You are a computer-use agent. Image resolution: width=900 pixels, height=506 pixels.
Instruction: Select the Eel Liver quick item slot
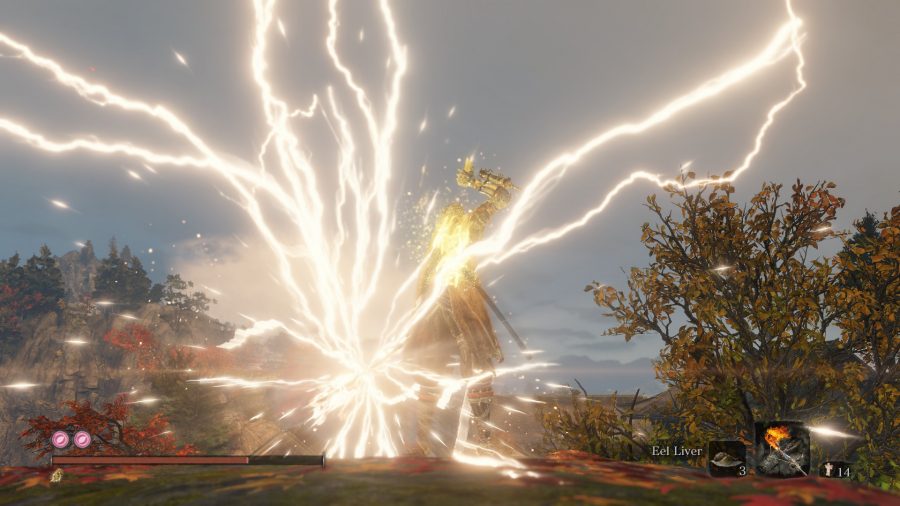pos(727,459)
